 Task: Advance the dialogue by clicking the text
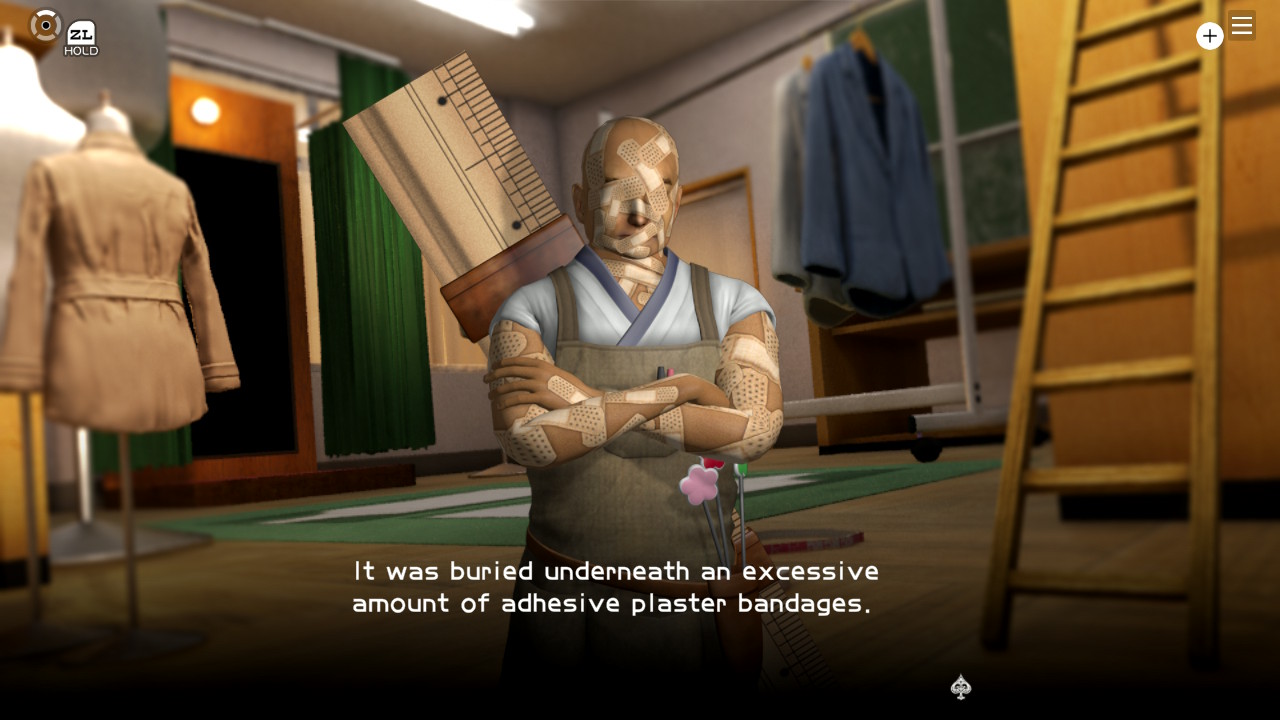coord(613,587)
